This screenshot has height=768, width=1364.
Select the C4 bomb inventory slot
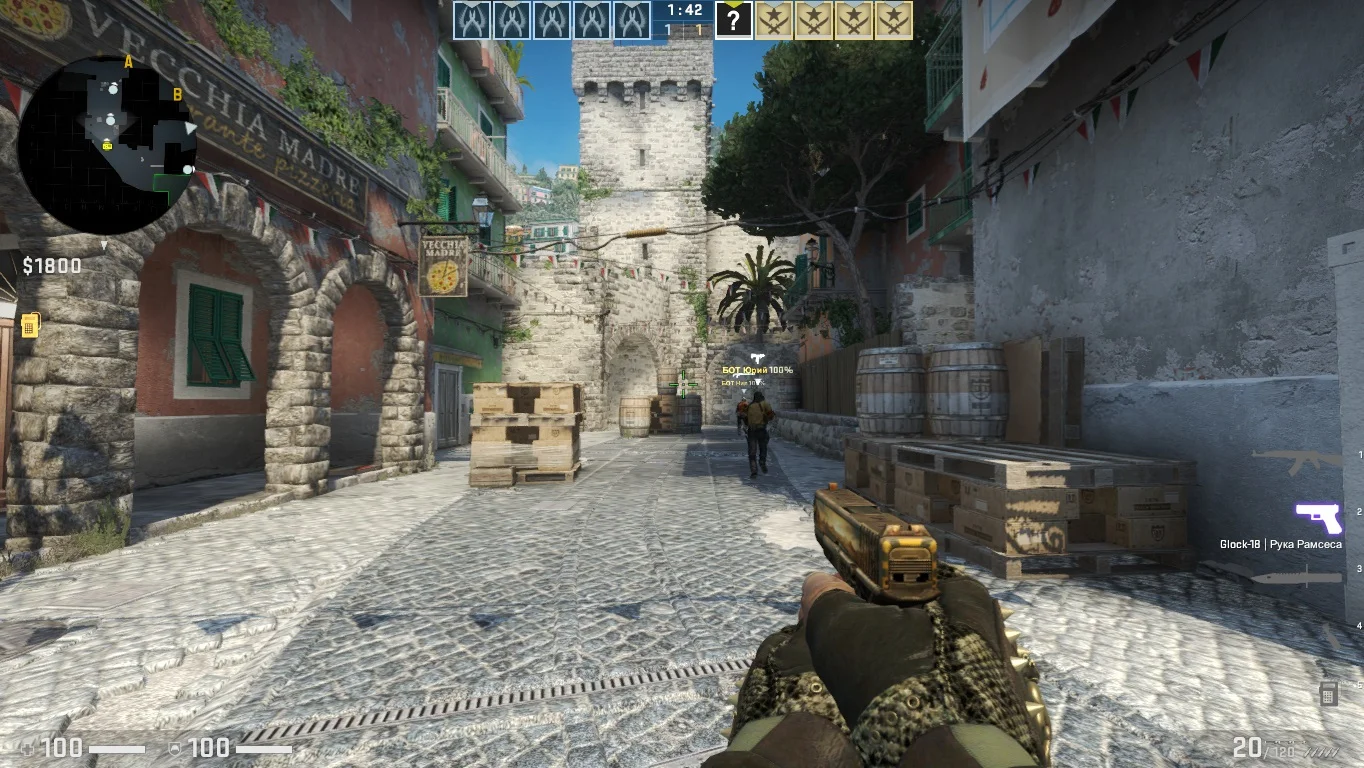coord(1328,693)
